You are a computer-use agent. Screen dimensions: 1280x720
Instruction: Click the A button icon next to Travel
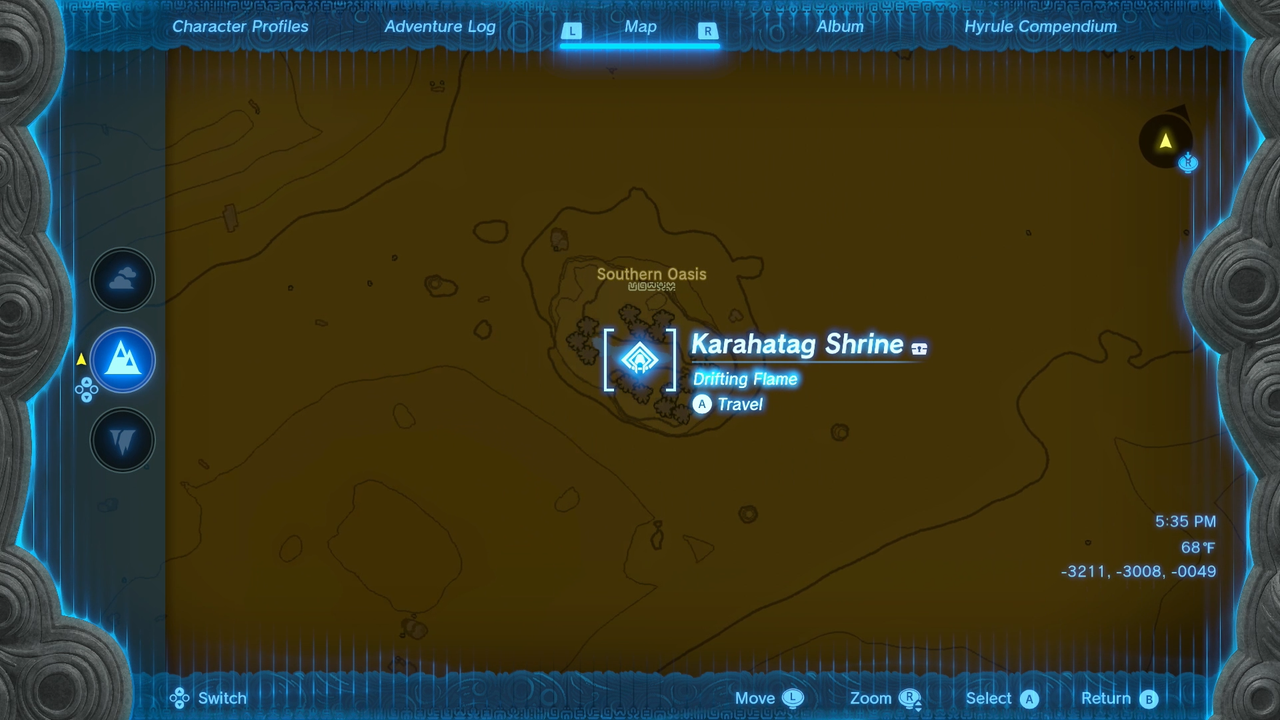[702, 404]
